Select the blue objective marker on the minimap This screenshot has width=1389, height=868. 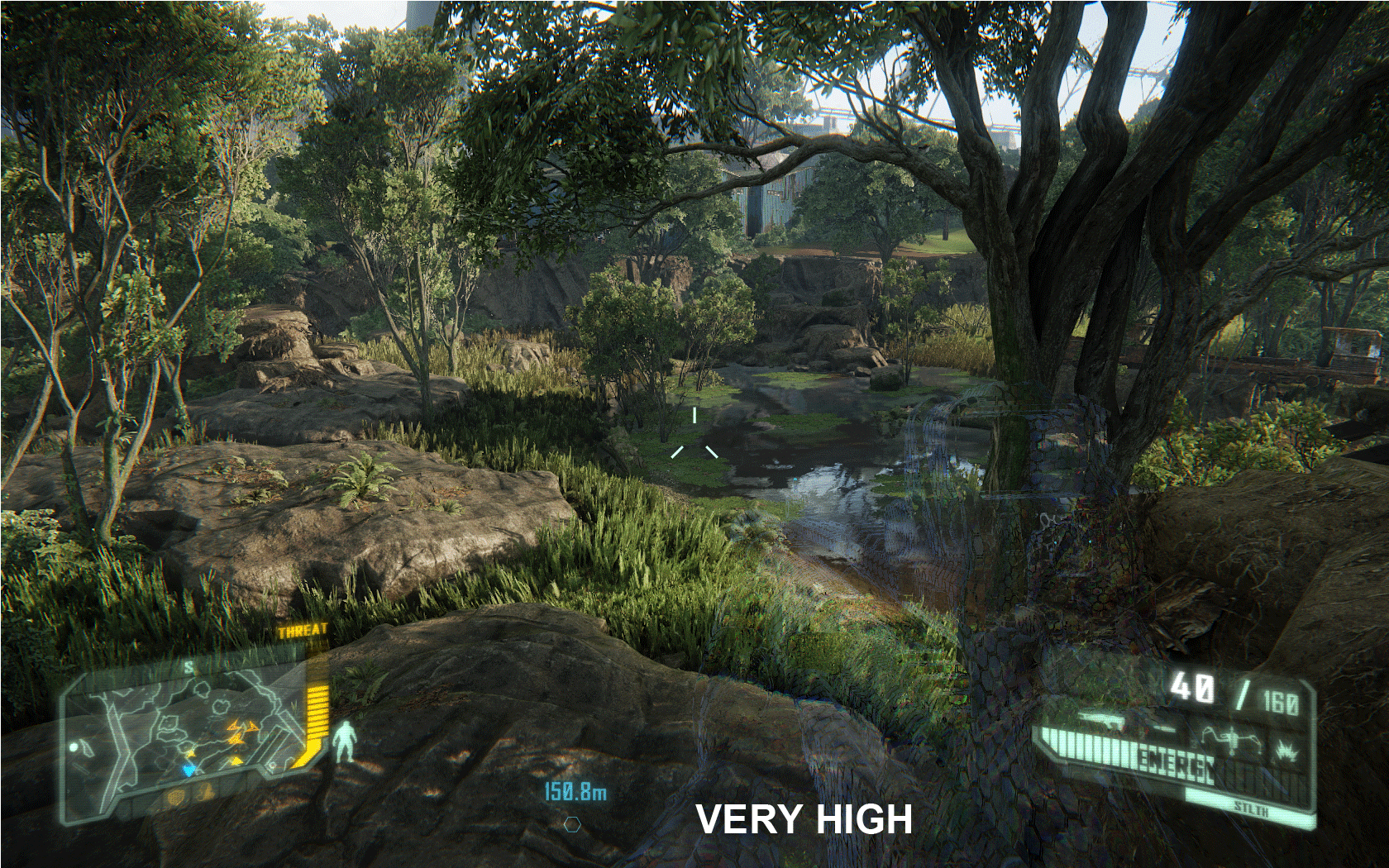tap(190, 770)
